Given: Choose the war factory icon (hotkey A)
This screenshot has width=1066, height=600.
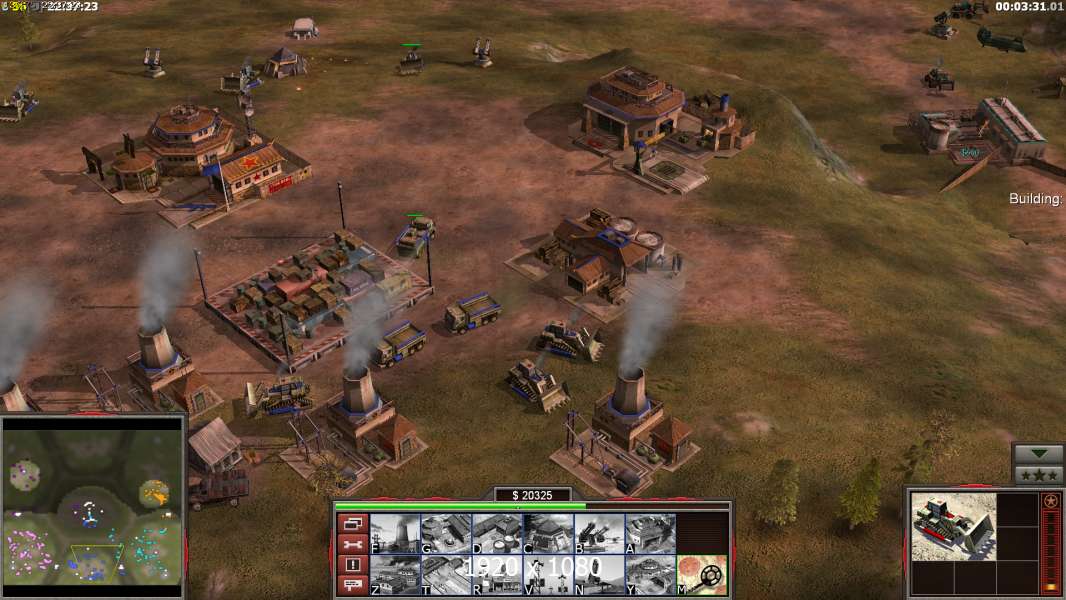Looking at the screenshot, I should (650, 534).
